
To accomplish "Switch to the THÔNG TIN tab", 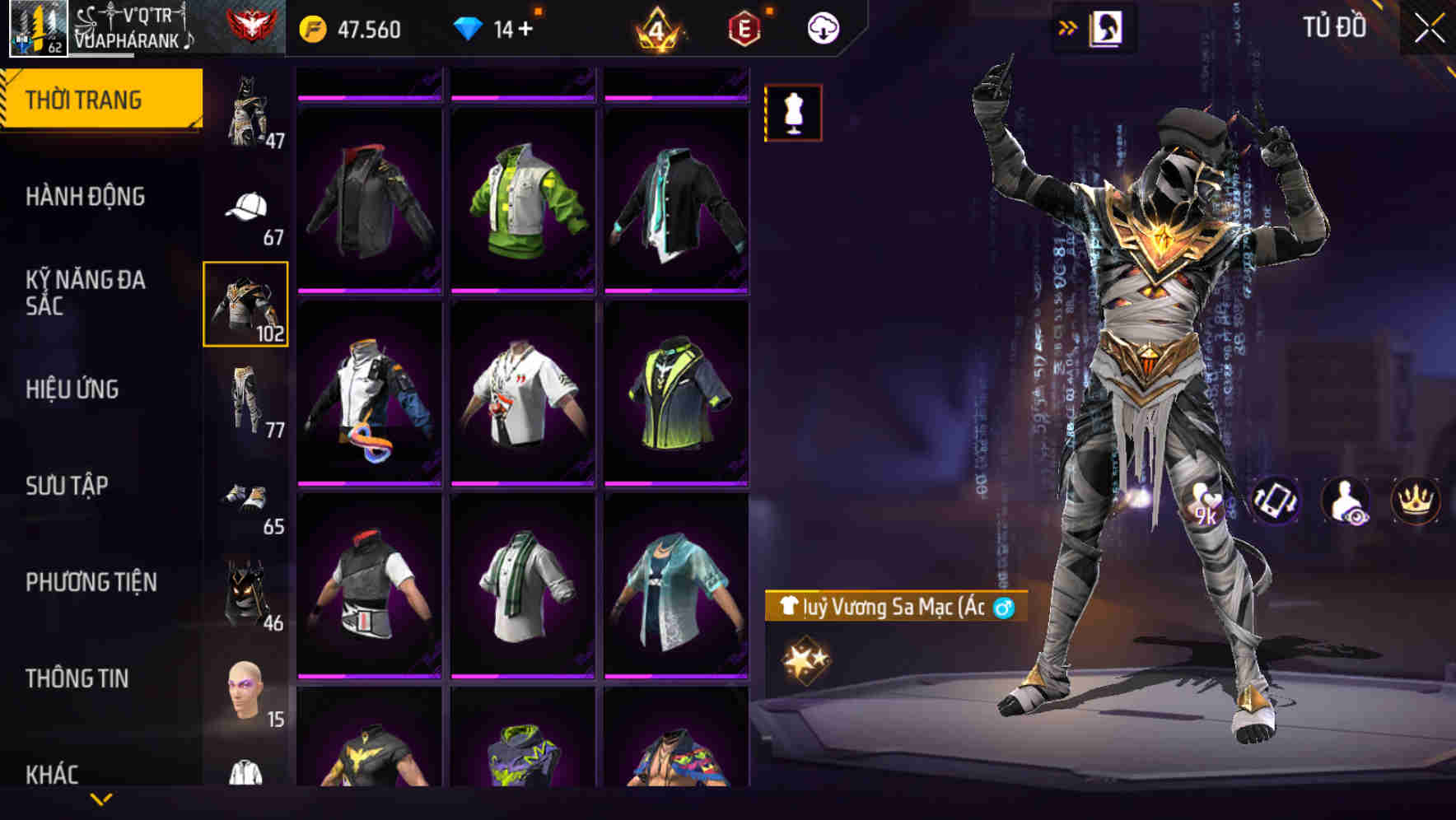I will click(x=78, y=678).
